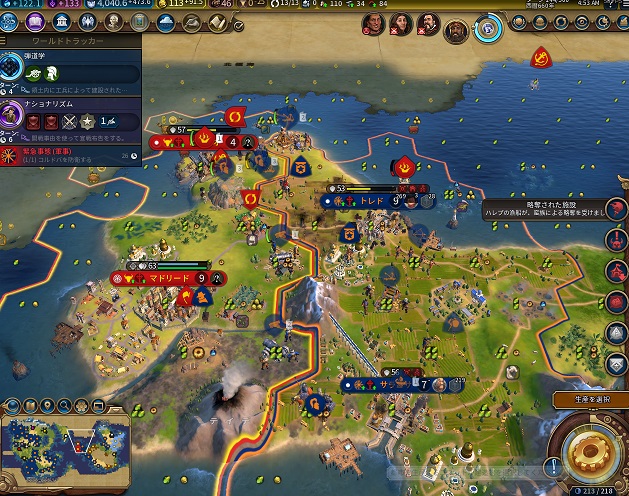Image resolution: width=629 pixels, height=496 pixels.
Task: Open the World Congress blue circular icon
Action: [489, 27]
